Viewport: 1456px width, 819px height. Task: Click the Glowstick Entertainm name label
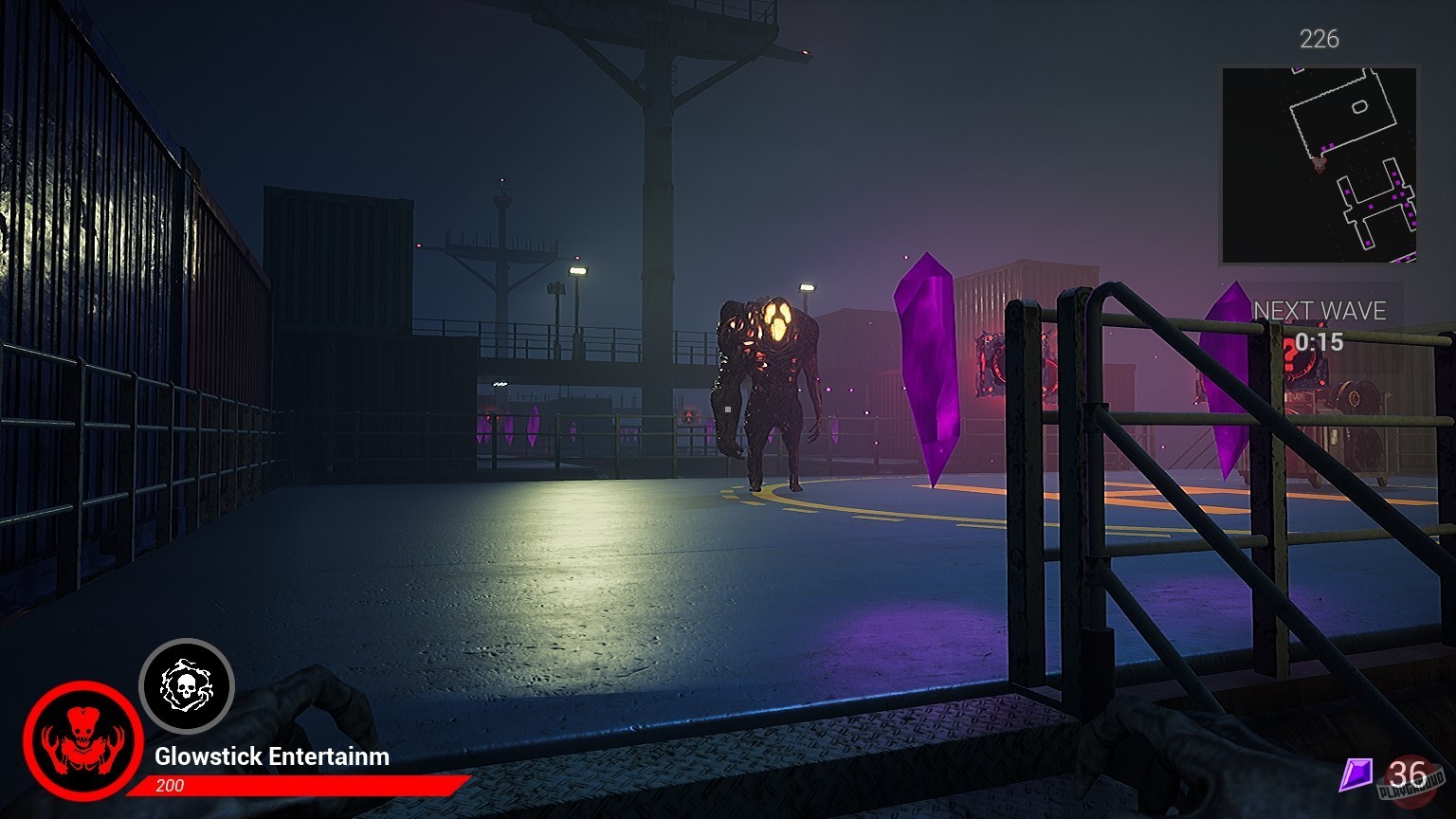tap(271, 756)
